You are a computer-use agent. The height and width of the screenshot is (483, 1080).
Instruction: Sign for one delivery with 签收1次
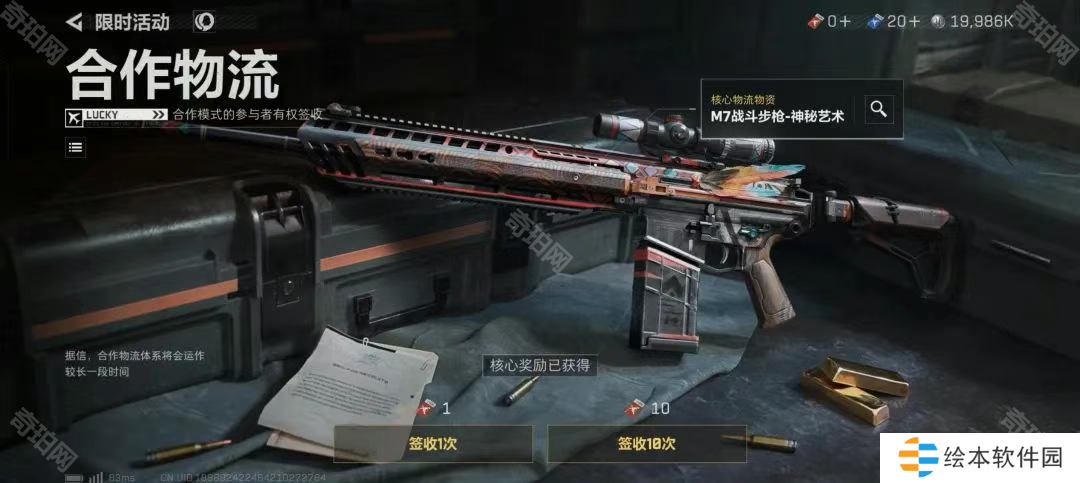pyautogui.click(x=433, y=443)
